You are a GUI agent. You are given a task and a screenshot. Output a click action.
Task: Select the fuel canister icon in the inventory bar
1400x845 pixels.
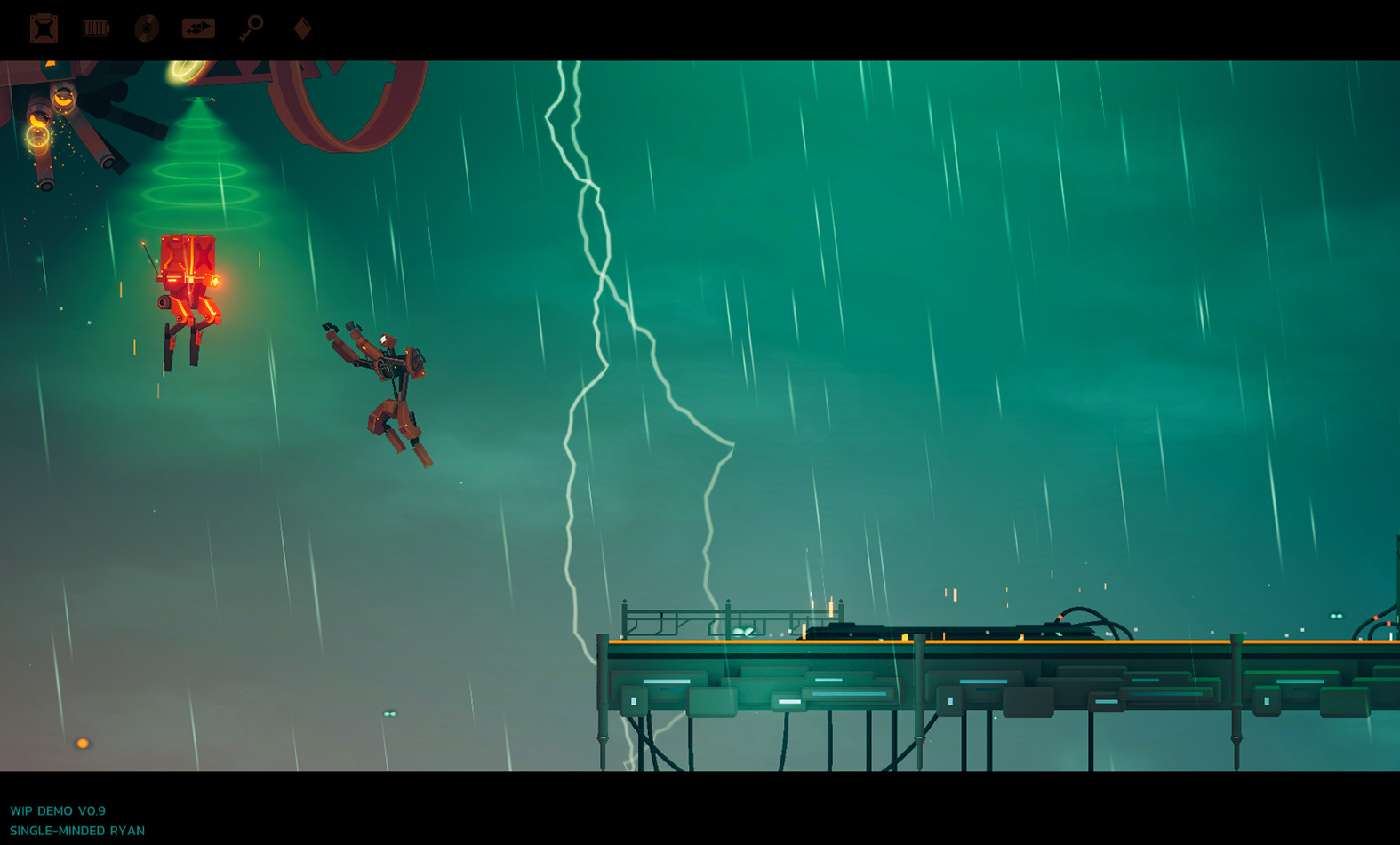coord(42,28)
